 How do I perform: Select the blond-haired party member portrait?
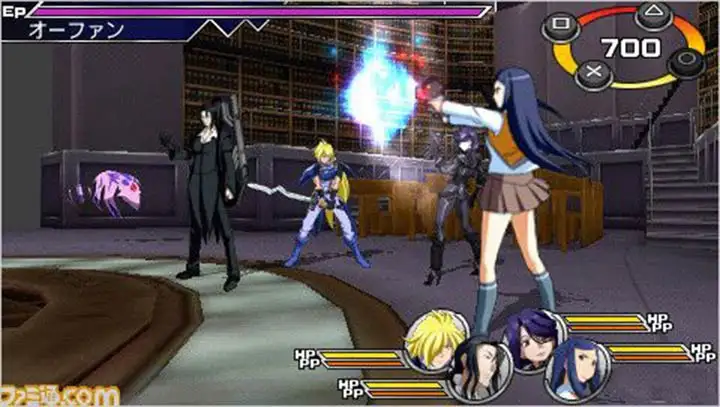(435, 339)
